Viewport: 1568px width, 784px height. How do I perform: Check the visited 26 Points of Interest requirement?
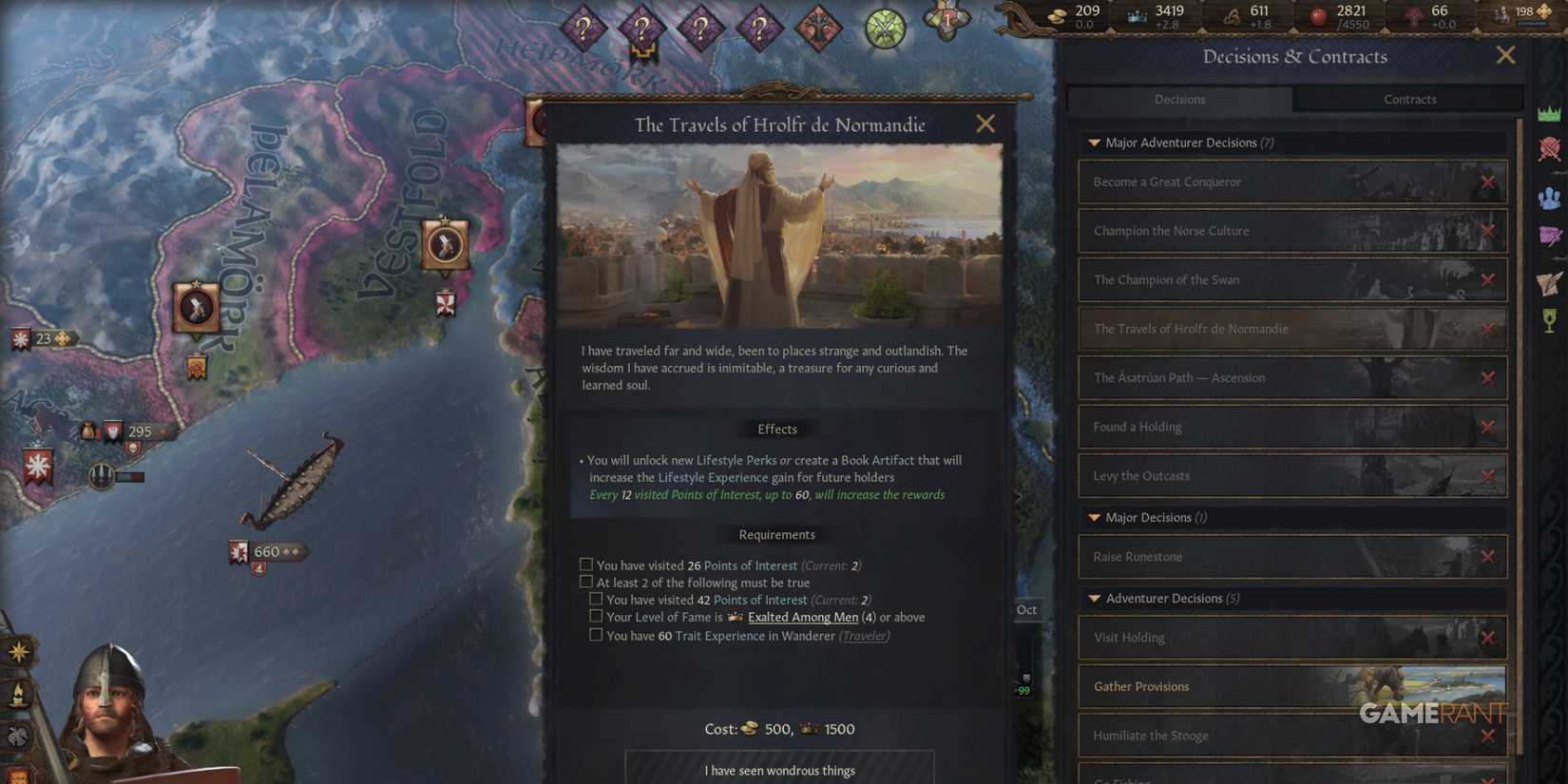[585, 564]
